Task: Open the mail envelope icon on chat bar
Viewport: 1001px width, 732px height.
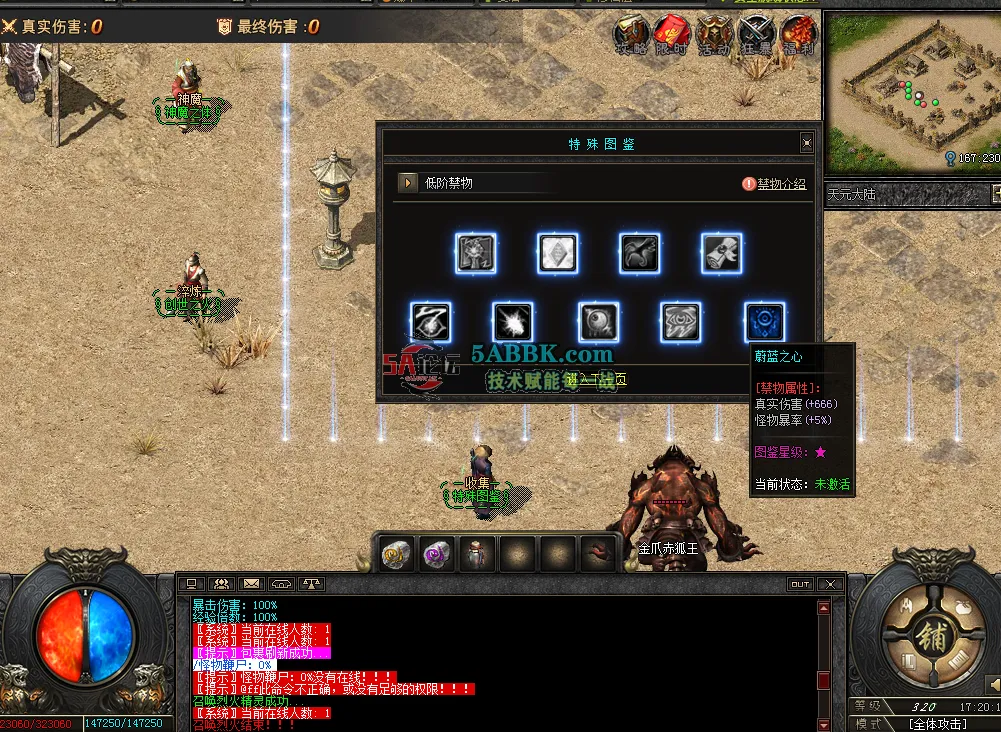Action: tap(251, 584)
